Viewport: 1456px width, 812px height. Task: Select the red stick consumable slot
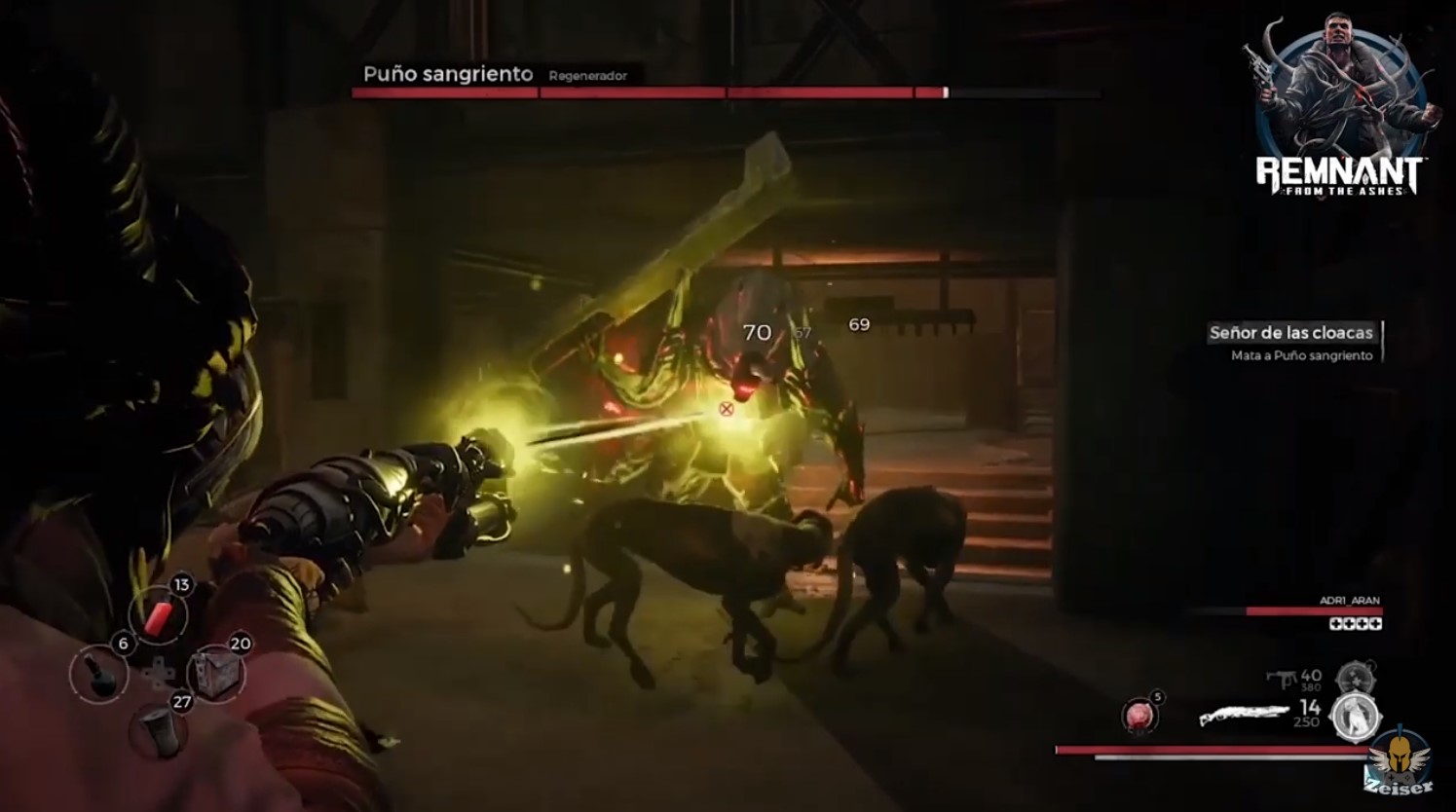click(x=158, y=613)
